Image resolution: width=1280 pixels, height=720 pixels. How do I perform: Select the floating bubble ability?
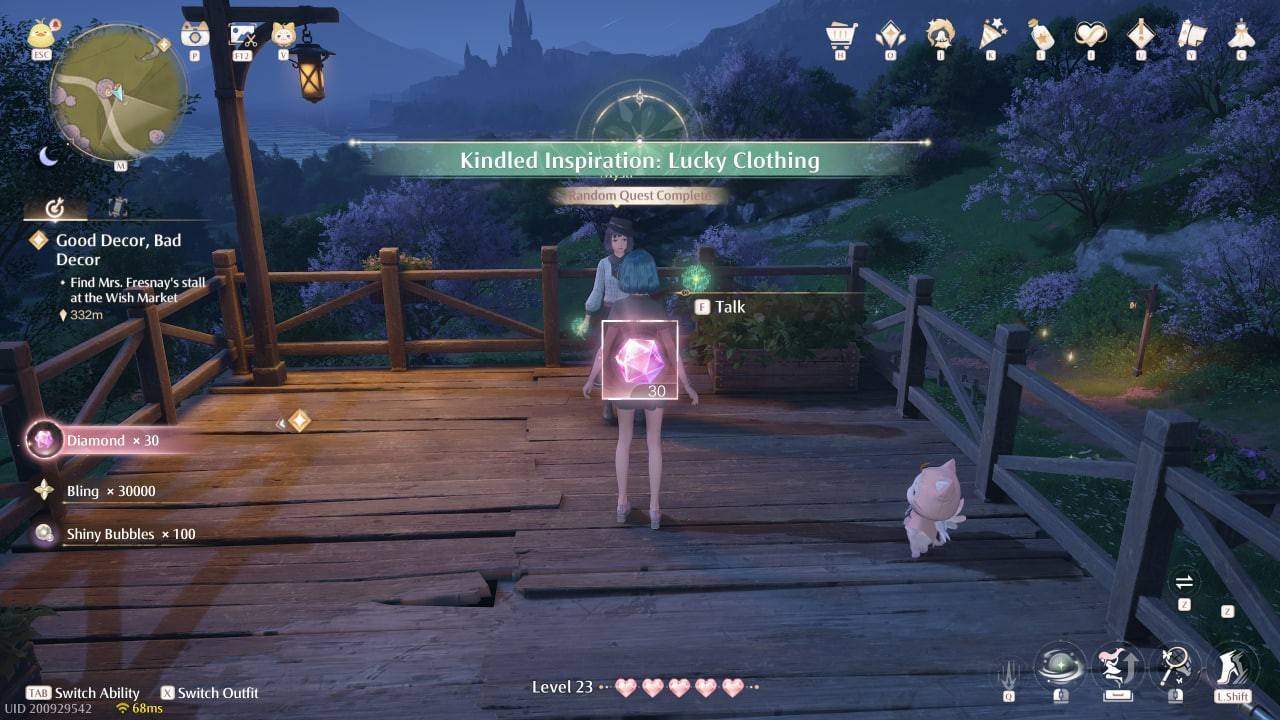tap(1062, 665)
